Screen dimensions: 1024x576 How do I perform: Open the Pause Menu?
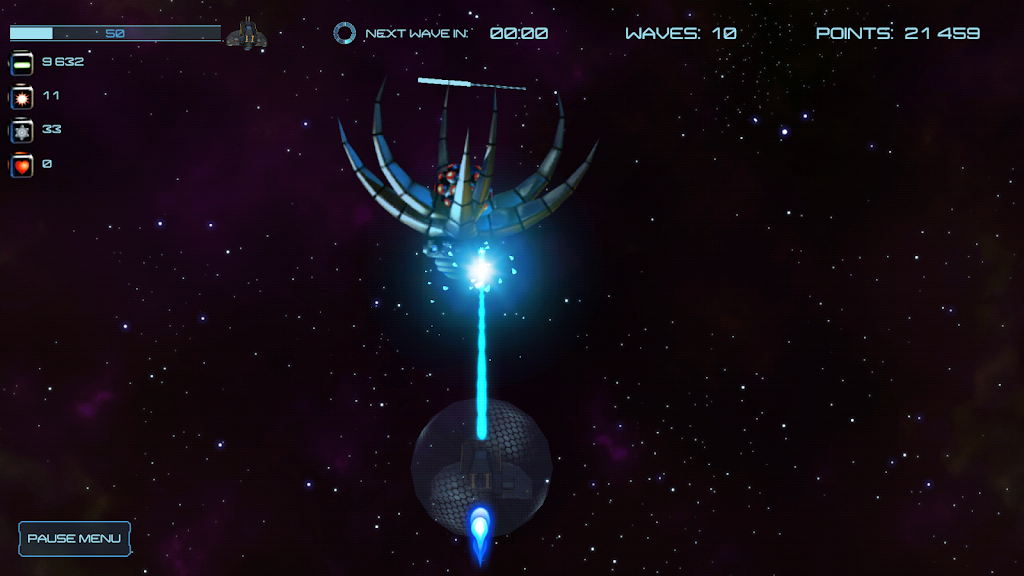(x=74, y=538)
